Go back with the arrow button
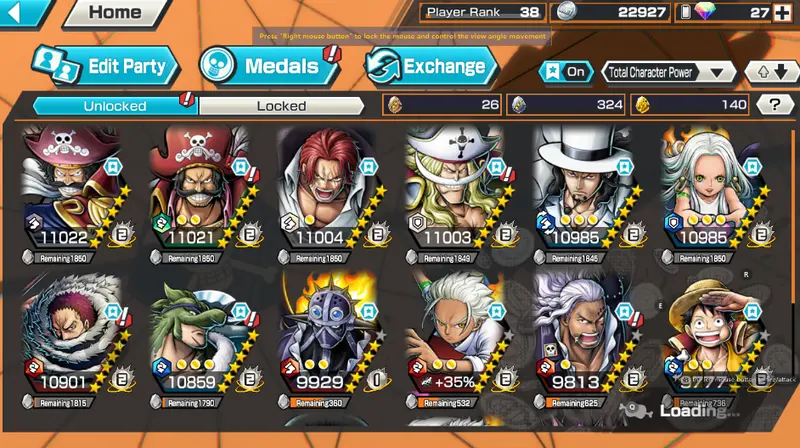This screenshot has width=800, height=448. (28, 13)
